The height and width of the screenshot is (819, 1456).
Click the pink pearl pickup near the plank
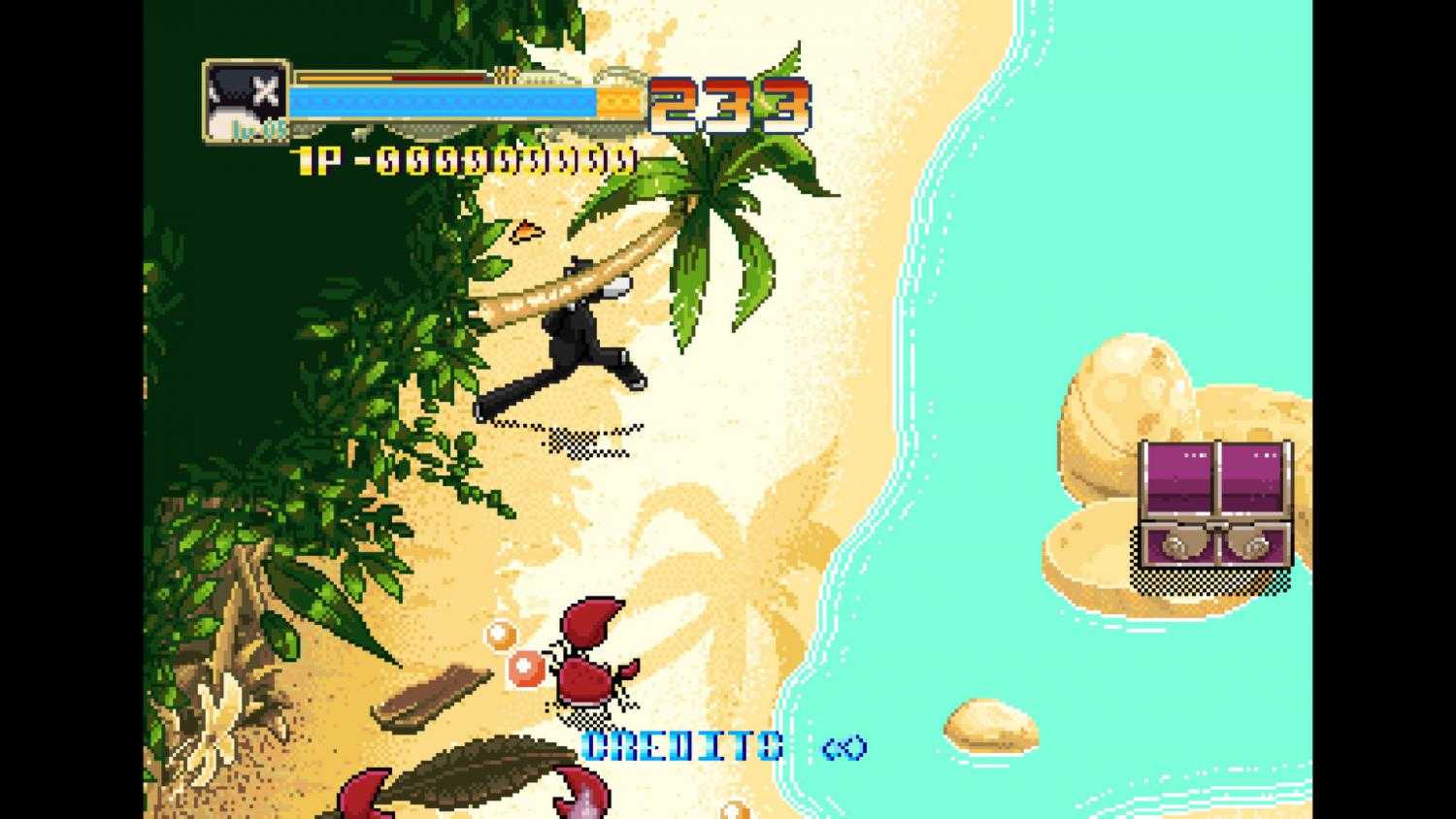[x=525, y=667]
